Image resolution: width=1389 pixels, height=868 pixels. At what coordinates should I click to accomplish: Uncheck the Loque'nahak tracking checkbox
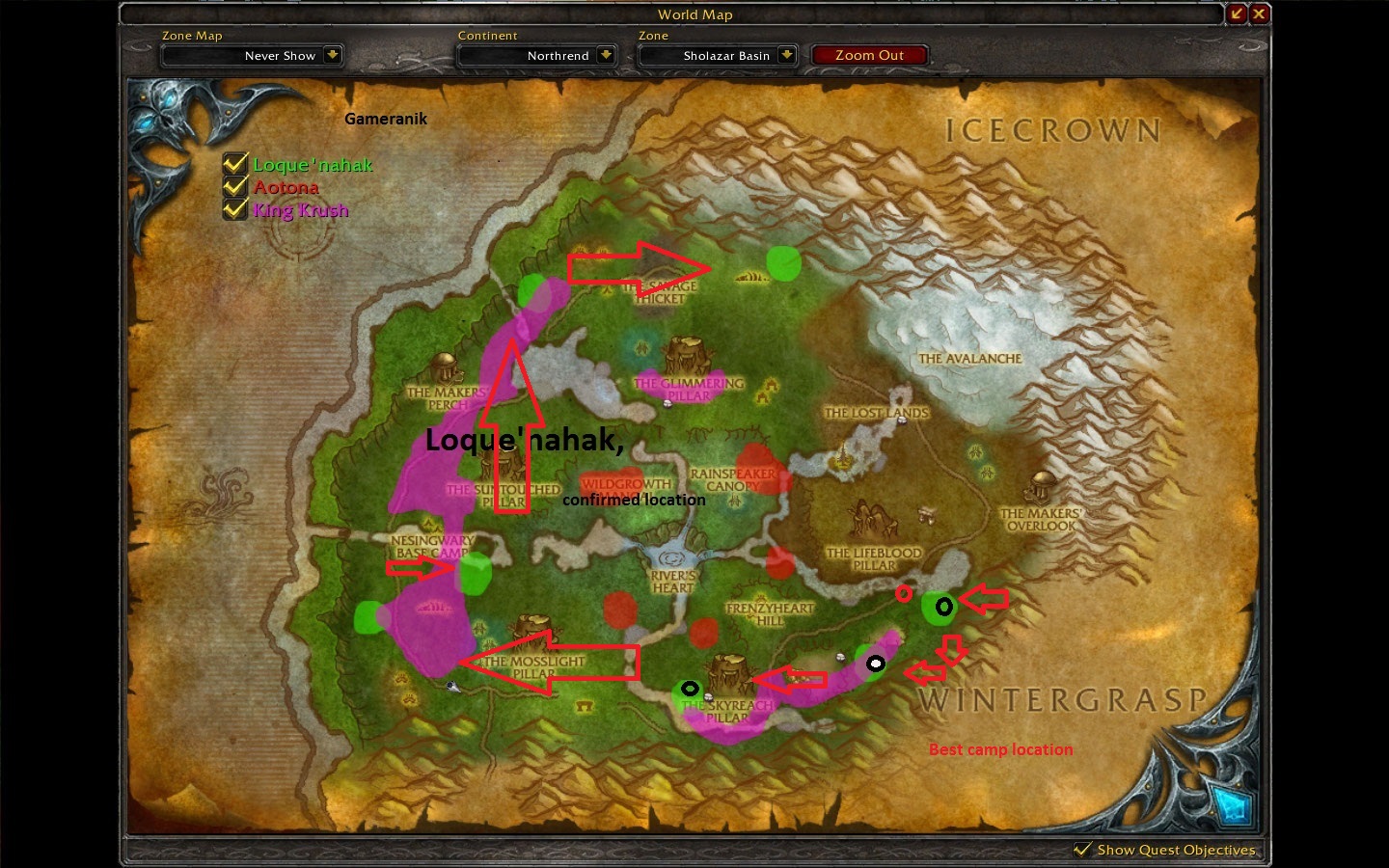click(x=234, y=164)
